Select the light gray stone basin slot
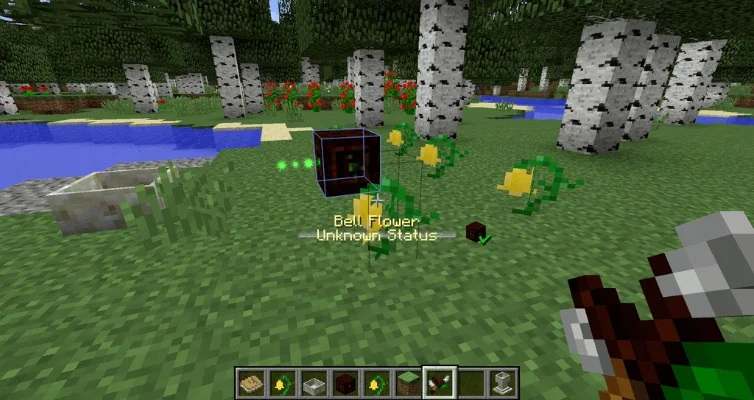The width and height of the screenshot is (754, 400). click(x=313, y=382)
